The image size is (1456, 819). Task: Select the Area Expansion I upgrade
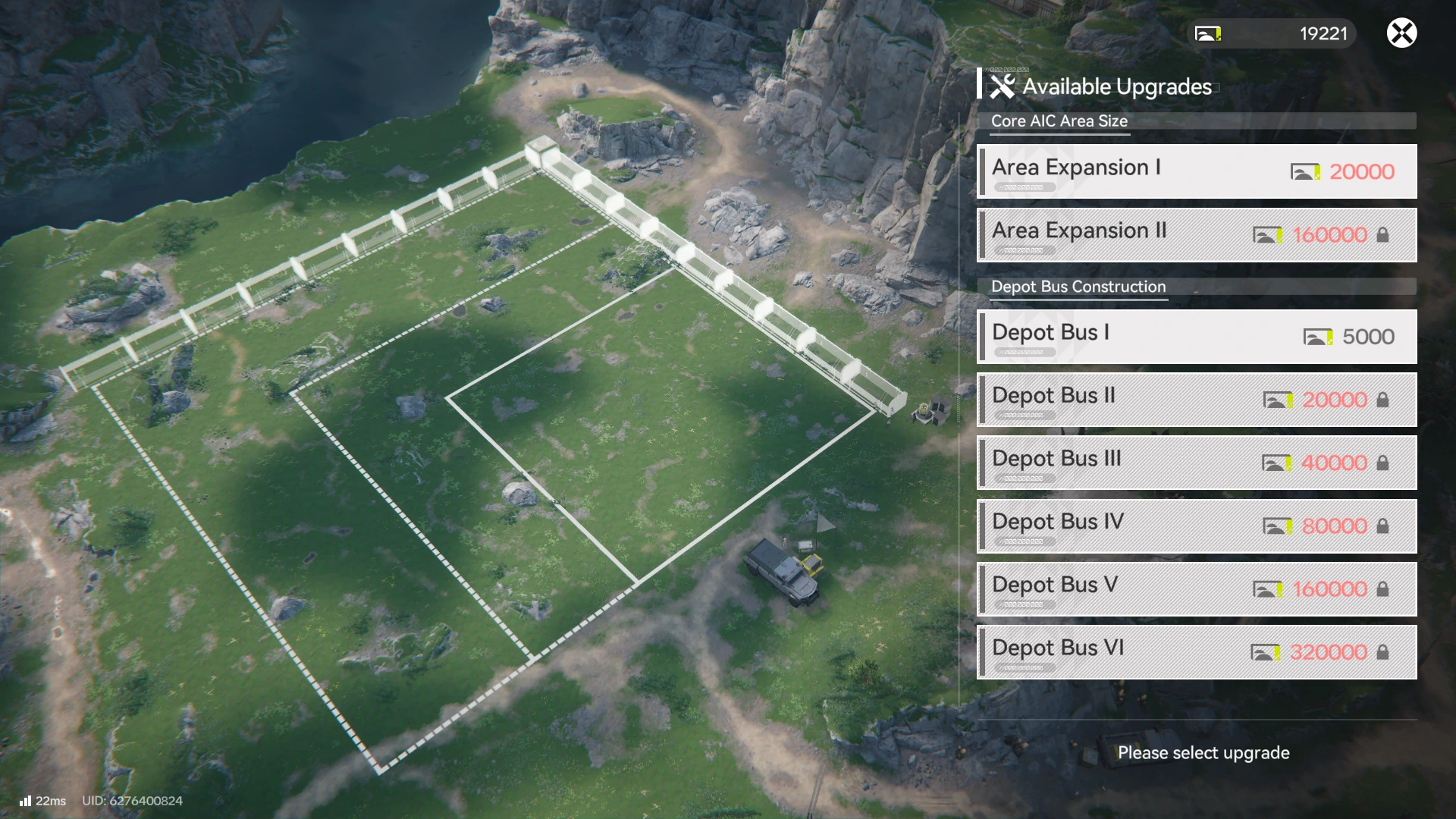coord(1197,171)
